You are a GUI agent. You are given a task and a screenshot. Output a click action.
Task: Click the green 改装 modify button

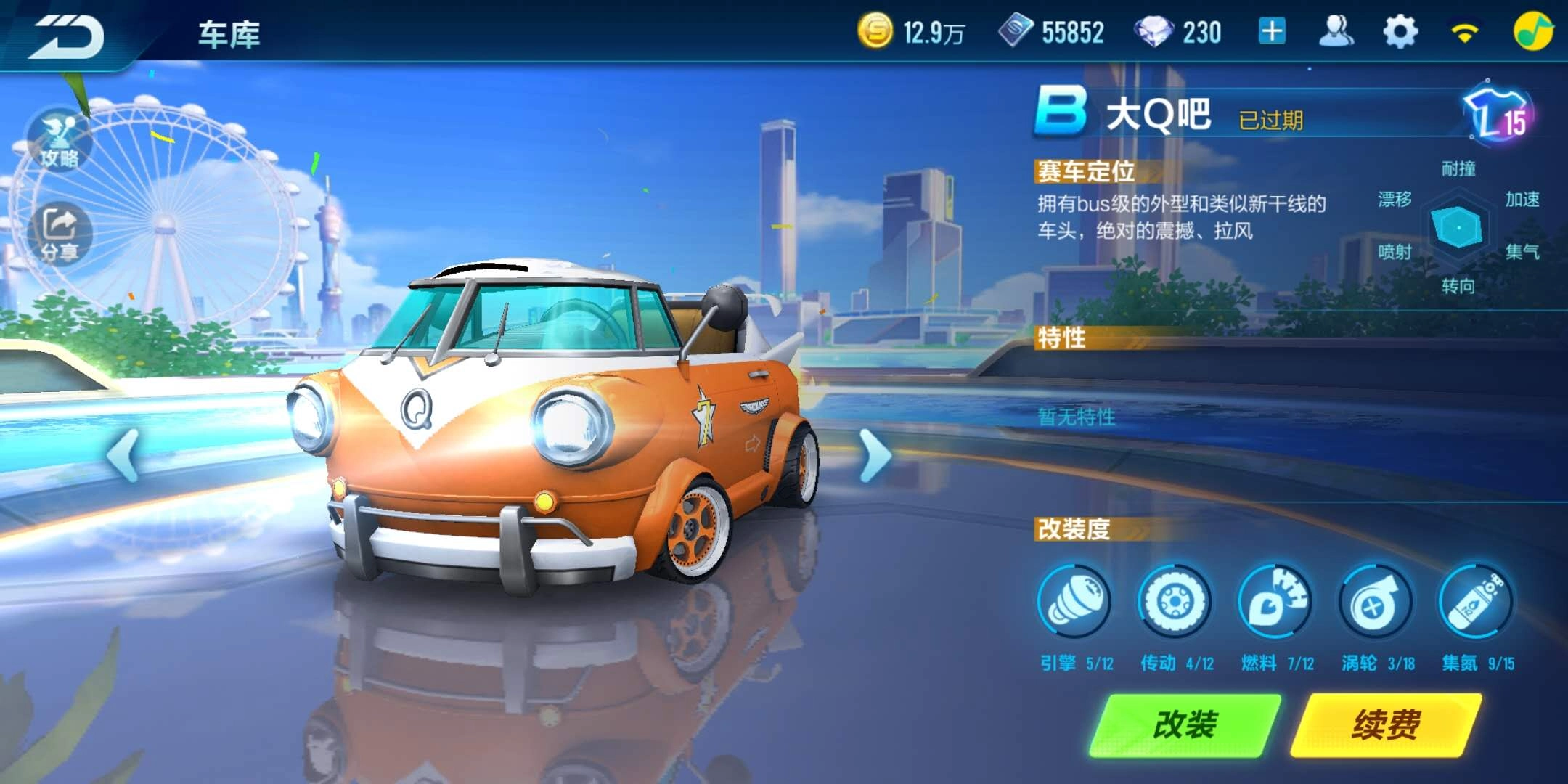1185,724
